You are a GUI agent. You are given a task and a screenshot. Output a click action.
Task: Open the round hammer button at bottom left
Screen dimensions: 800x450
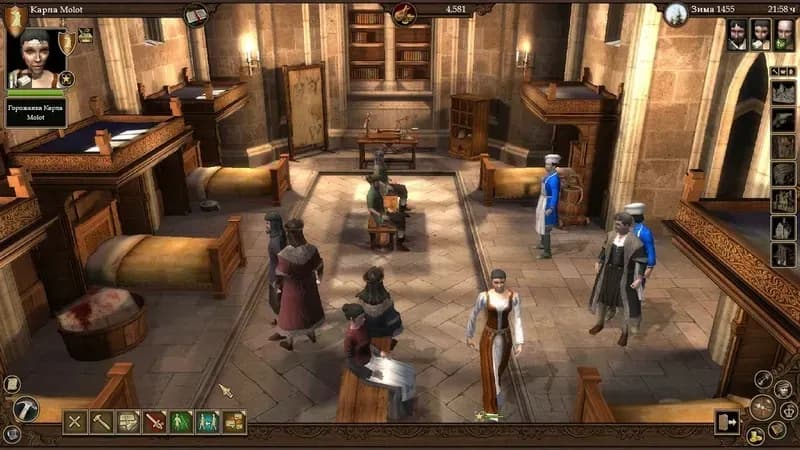25,408
